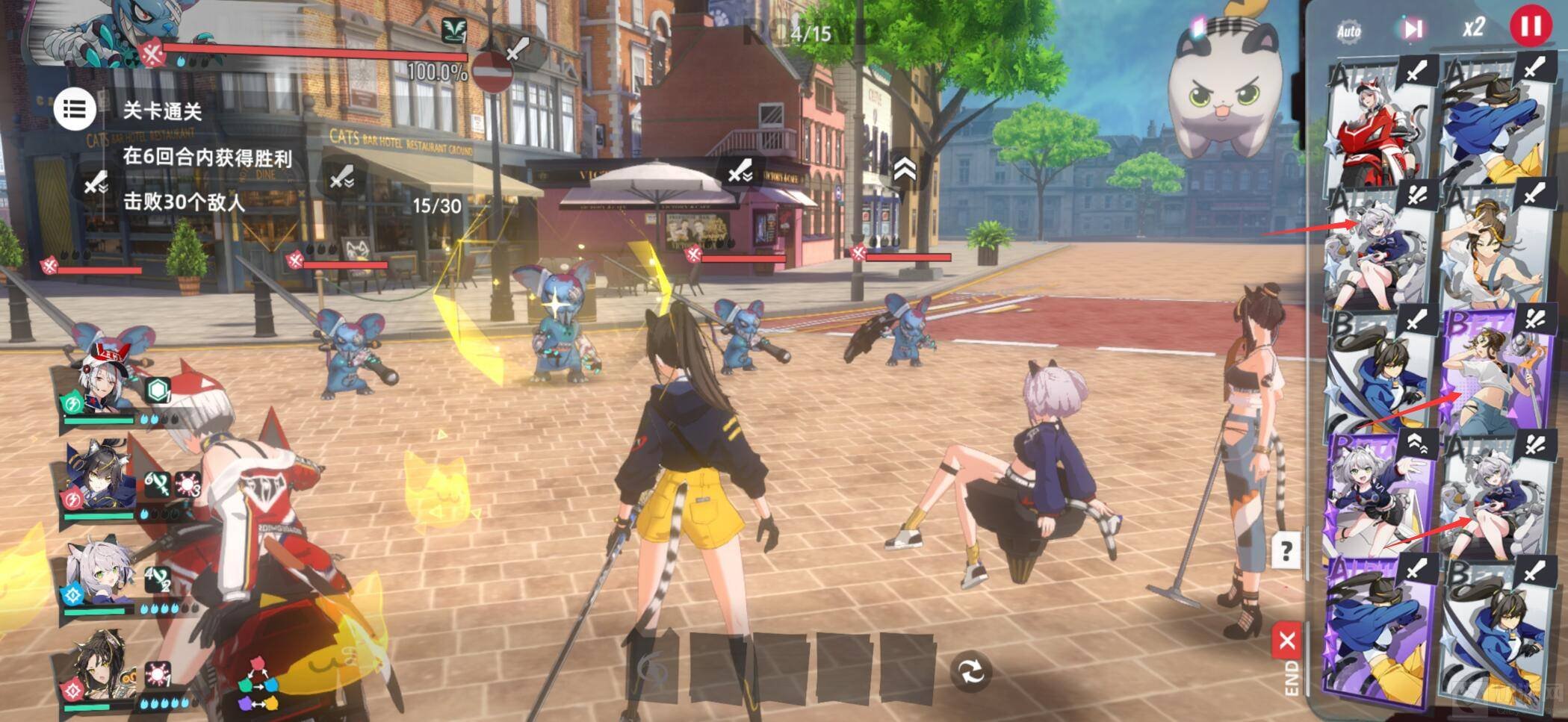Image resolution: width=1568 pixels, height=722 pixels.
Task: Pick the purple silver-haired girl card
Action: (x=1378, y=493)
